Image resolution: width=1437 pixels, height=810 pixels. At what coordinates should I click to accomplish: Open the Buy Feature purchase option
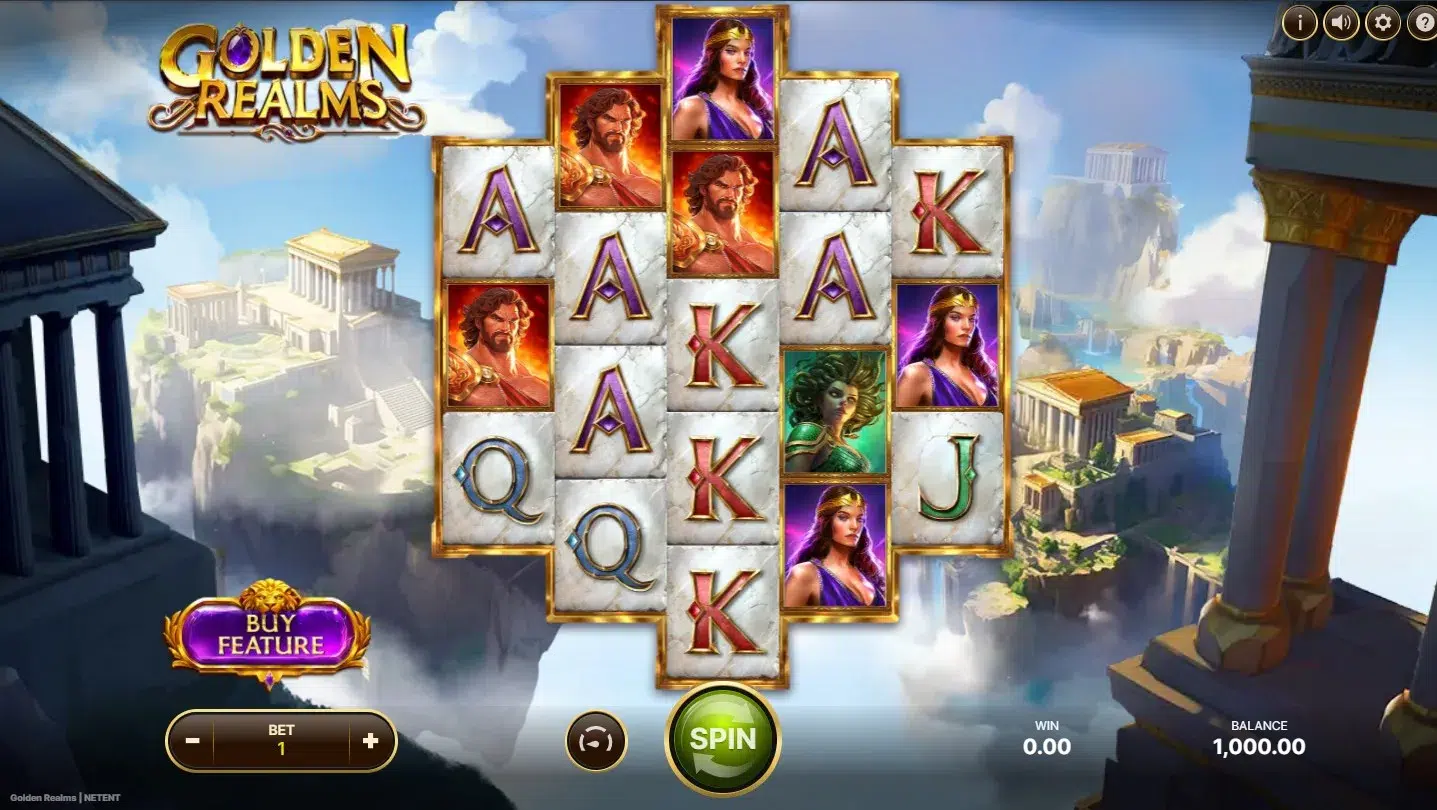pyautogui.click(x=270, y=634)
